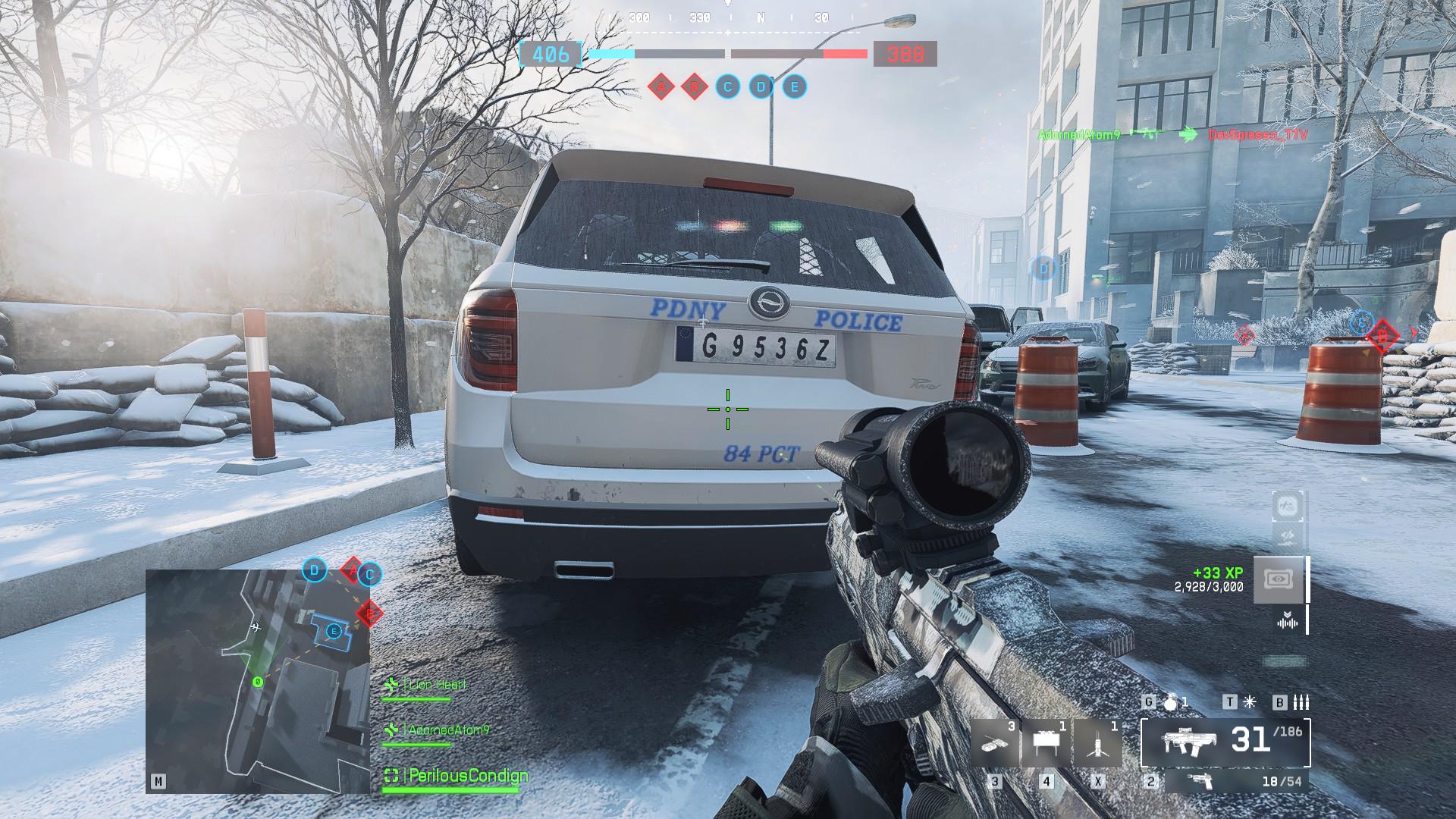Viewport: 1456px width, 819px height.
Task: Select the primary SMG weapon icon
Action: (1191, 742)
